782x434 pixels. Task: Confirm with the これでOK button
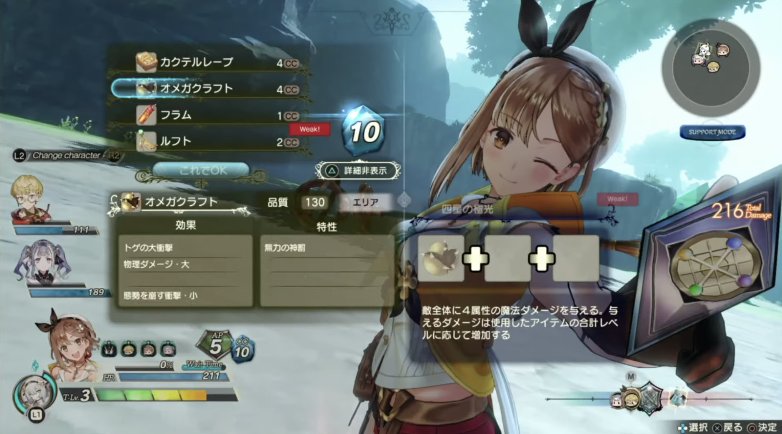click(200, 171)
